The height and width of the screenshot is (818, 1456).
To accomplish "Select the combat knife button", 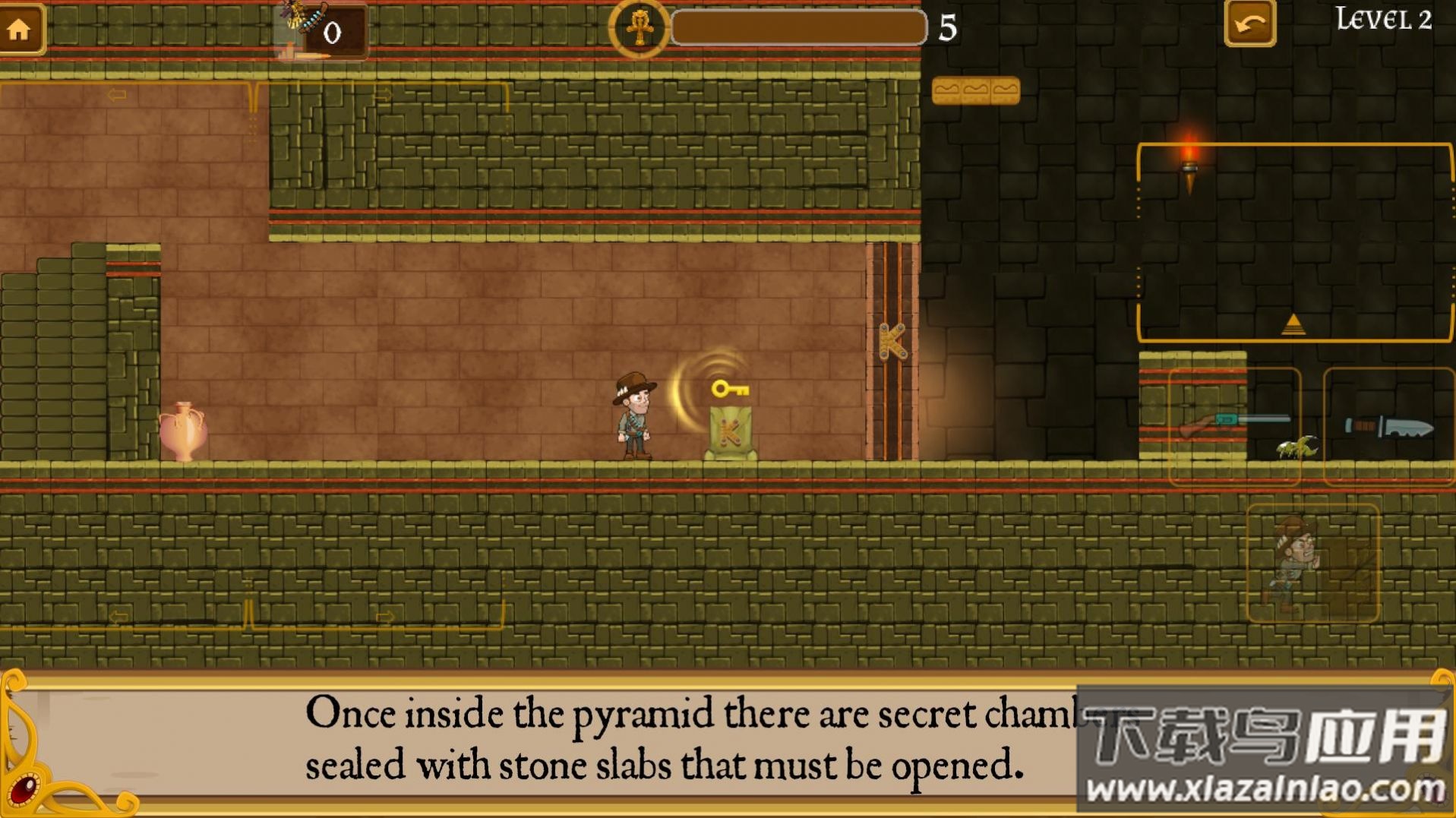I will tap(1388, 426).
